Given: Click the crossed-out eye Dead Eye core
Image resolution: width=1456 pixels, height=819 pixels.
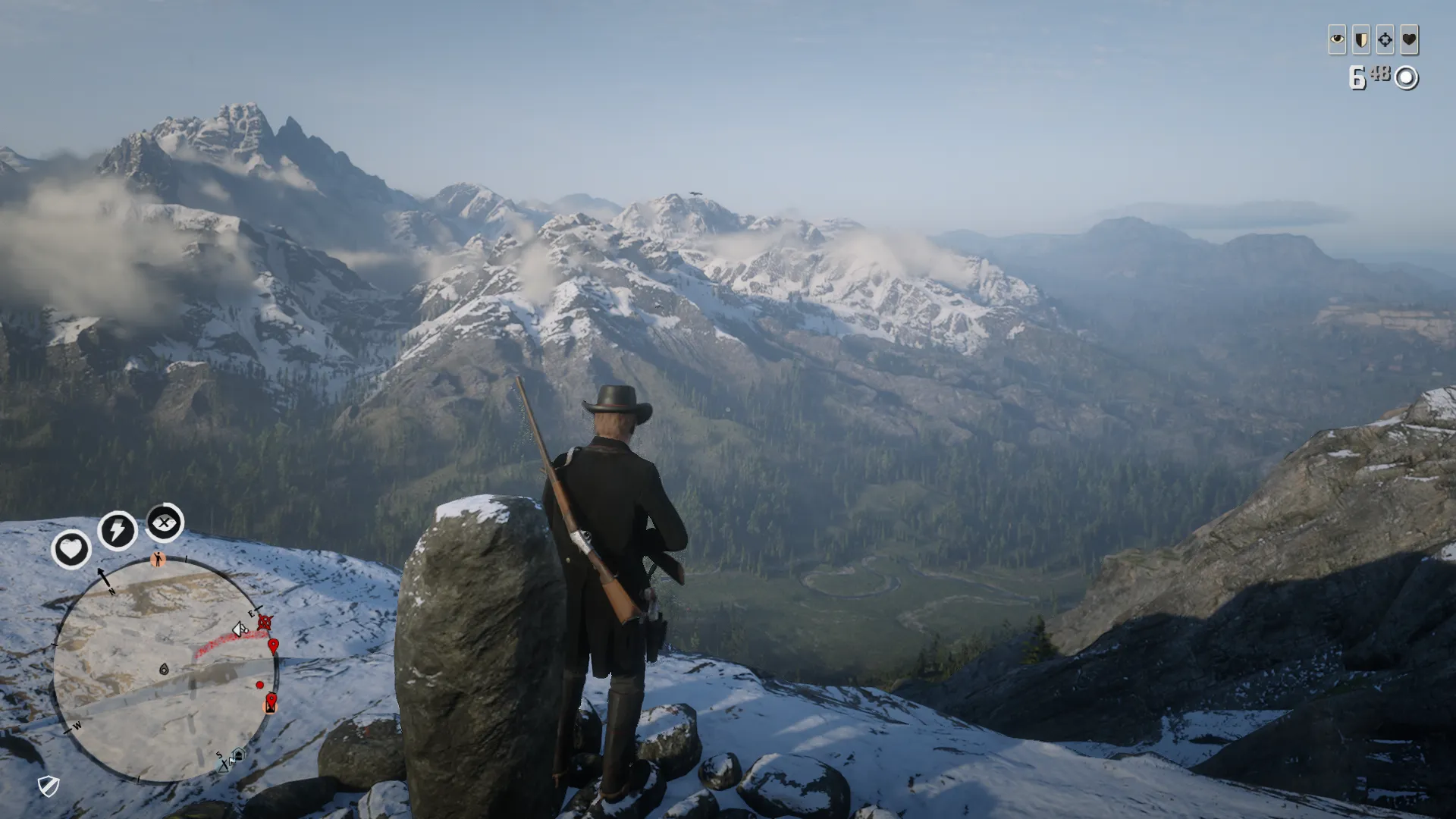Looking at the screenshot, I should [164, 522].
